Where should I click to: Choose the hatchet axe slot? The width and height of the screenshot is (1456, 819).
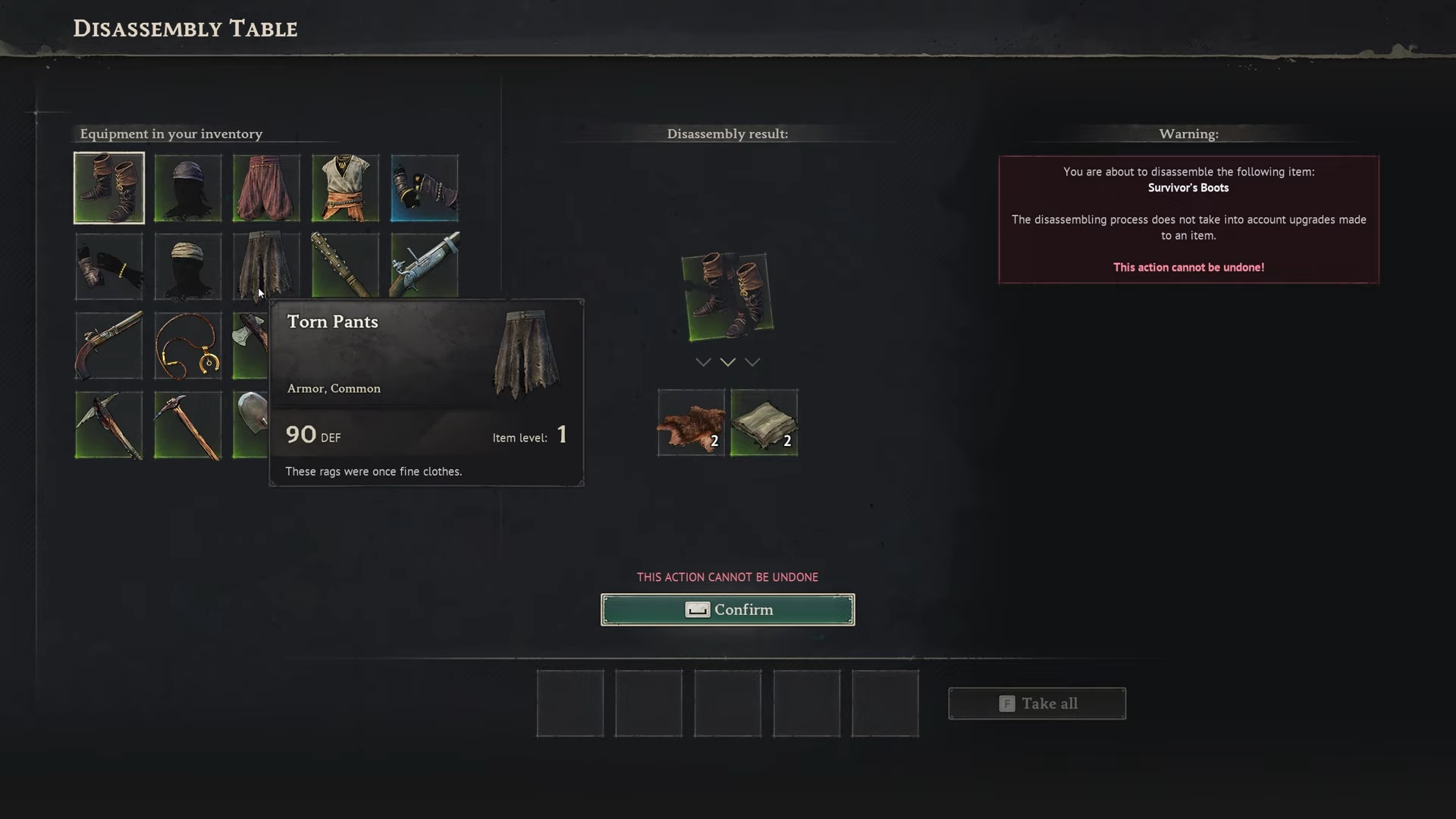[x=250, y=346]
